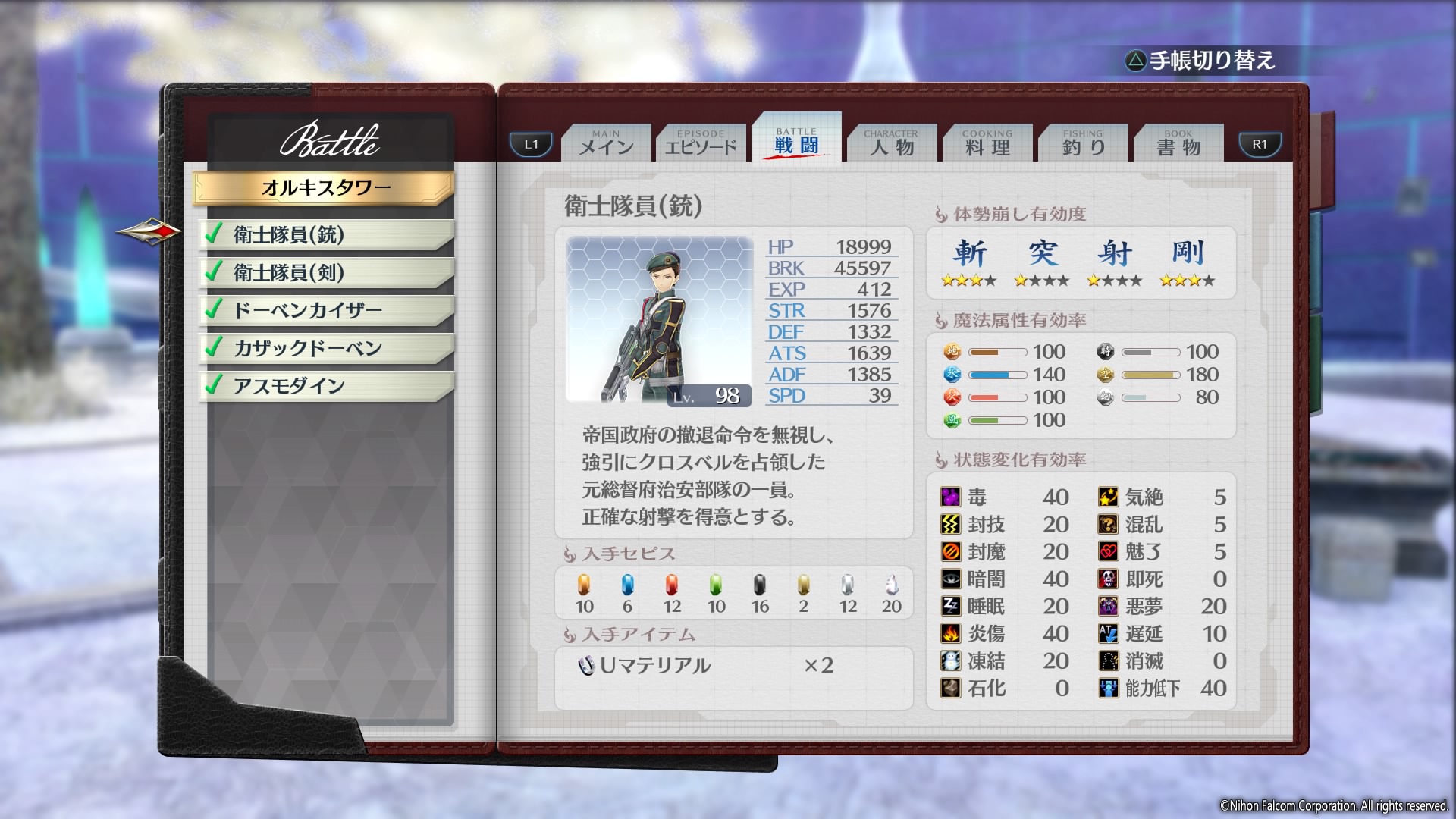Choose the 衛士隊員(銃) enemy entry
Image resolution: width=1456 pixels, height=819 pixels.
(326, 234)
